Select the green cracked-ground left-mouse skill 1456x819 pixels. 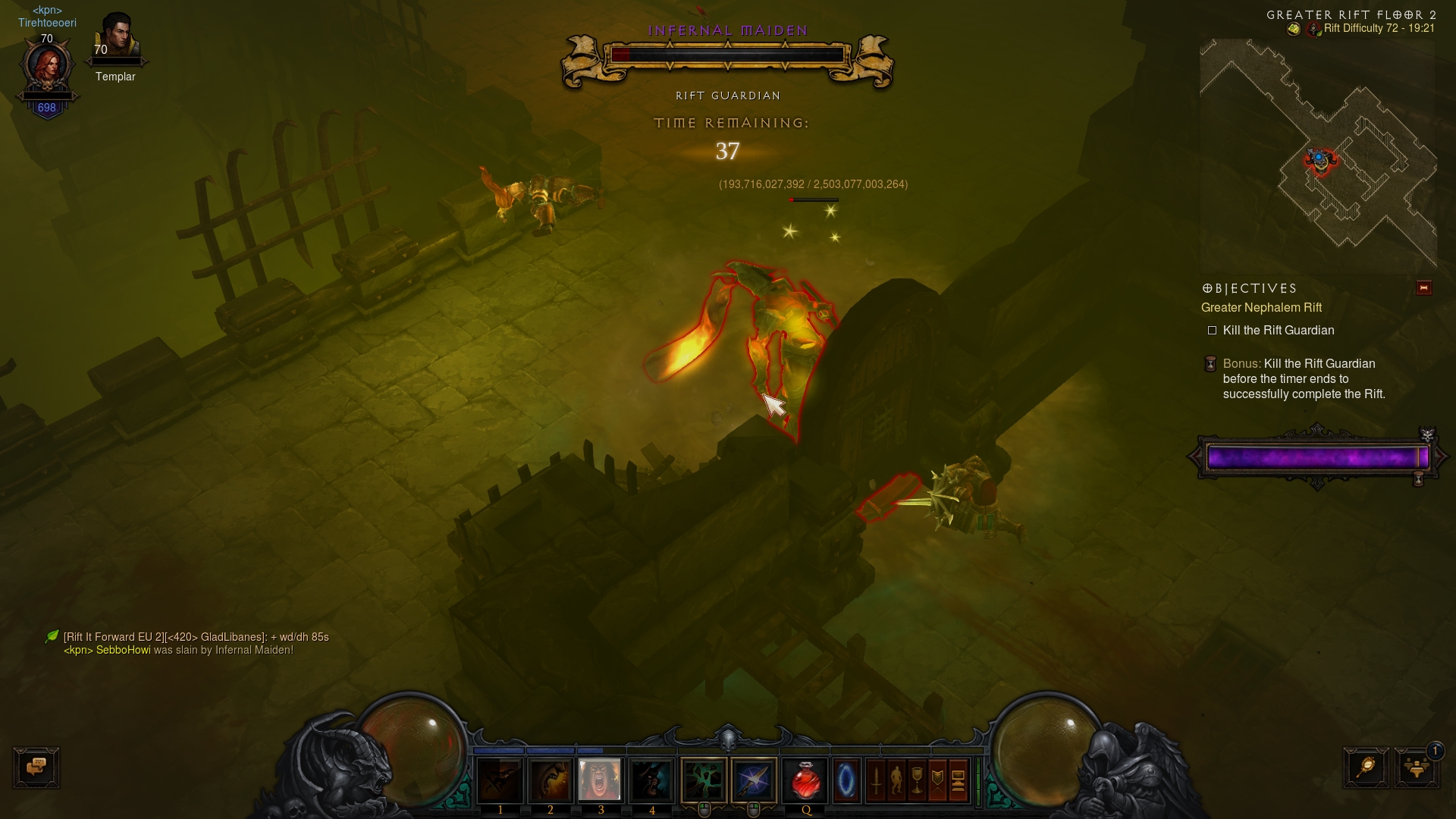[x=704, y=780]
